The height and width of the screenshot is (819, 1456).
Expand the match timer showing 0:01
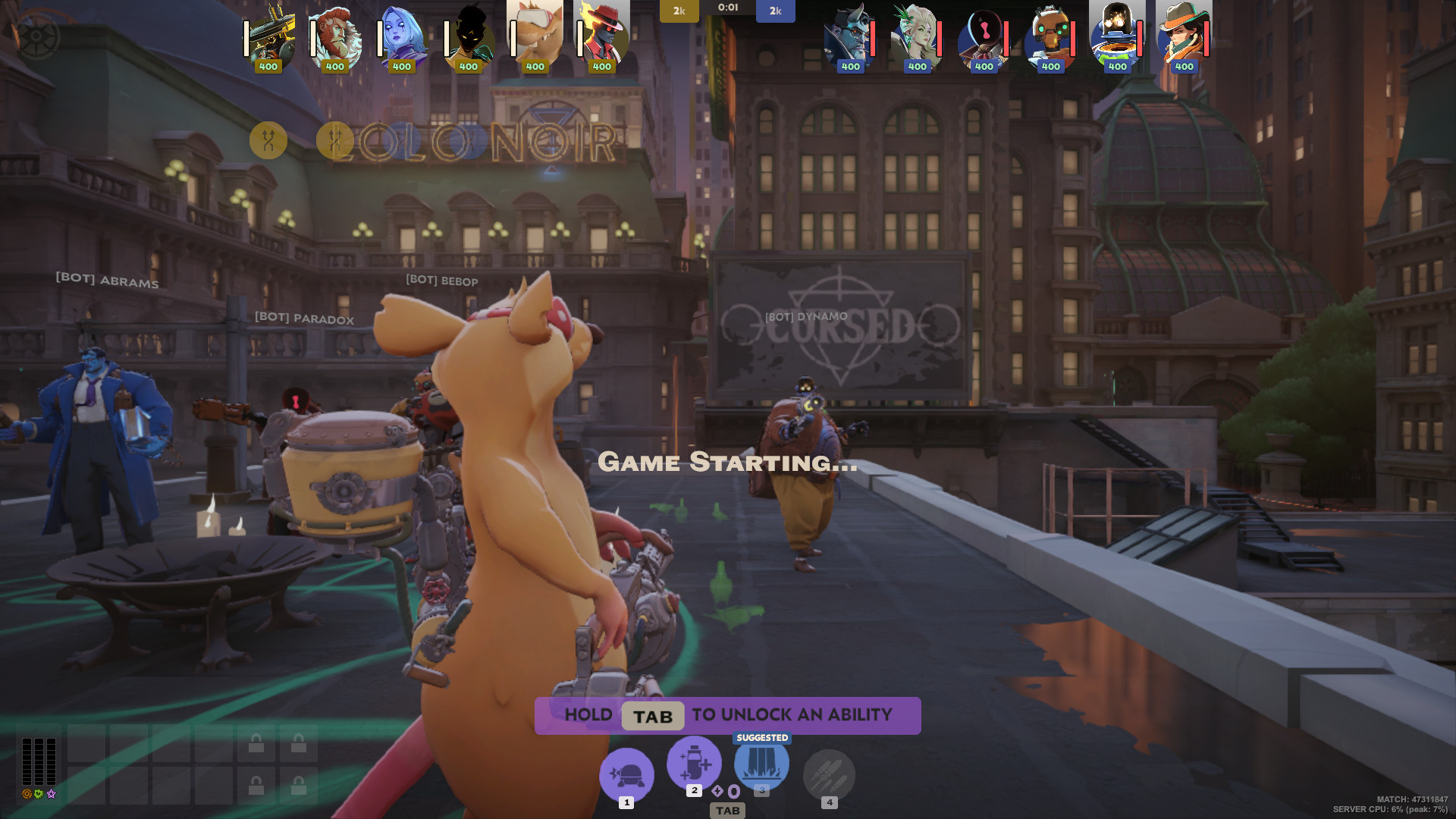pos(727,8)
